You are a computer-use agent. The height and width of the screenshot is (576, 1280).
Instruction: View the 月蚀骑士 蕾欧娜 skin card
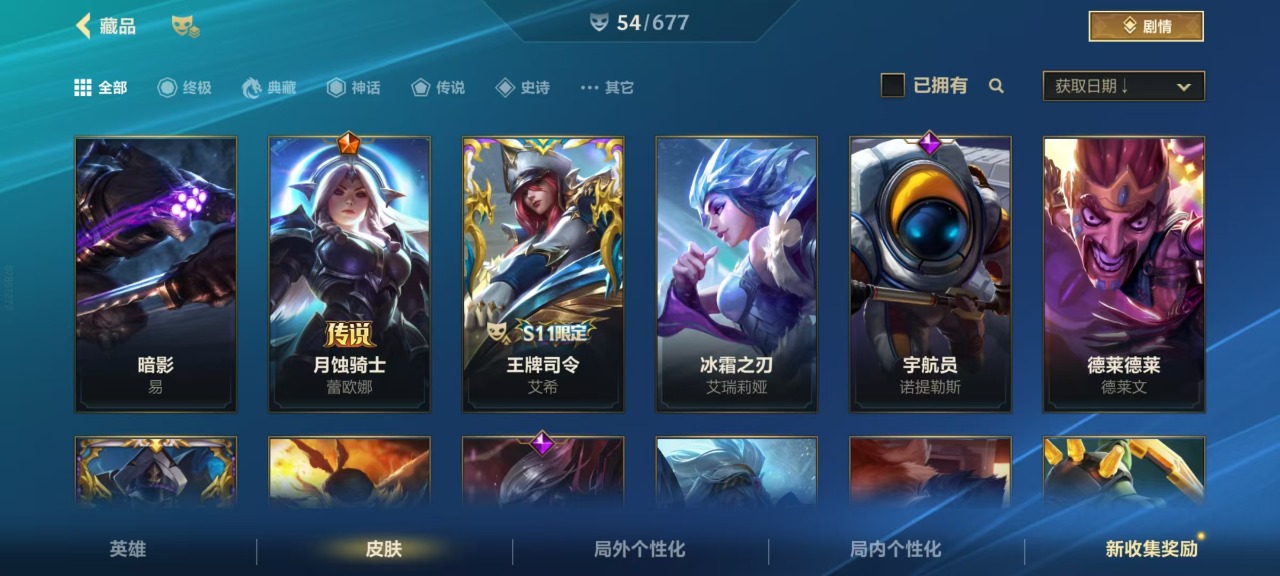pyautogui.click(x=349, y=274)
